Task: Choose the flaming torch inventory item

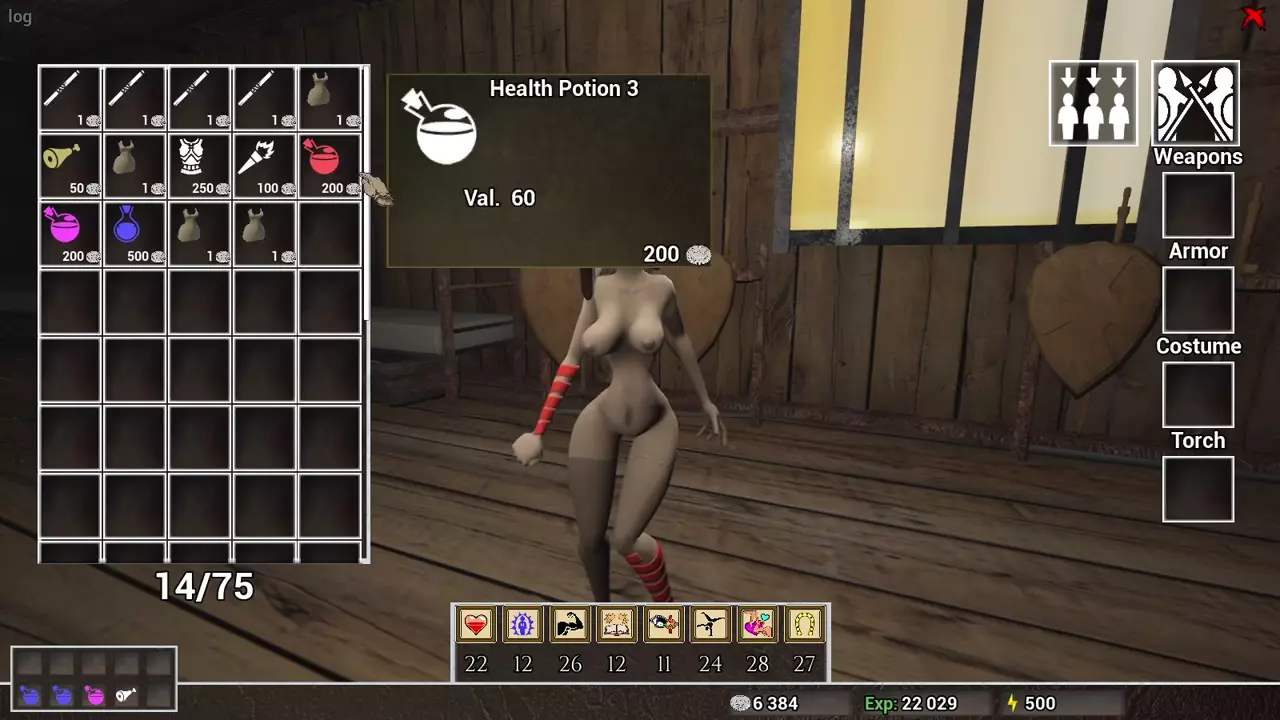Action: (x=264, y=165)
